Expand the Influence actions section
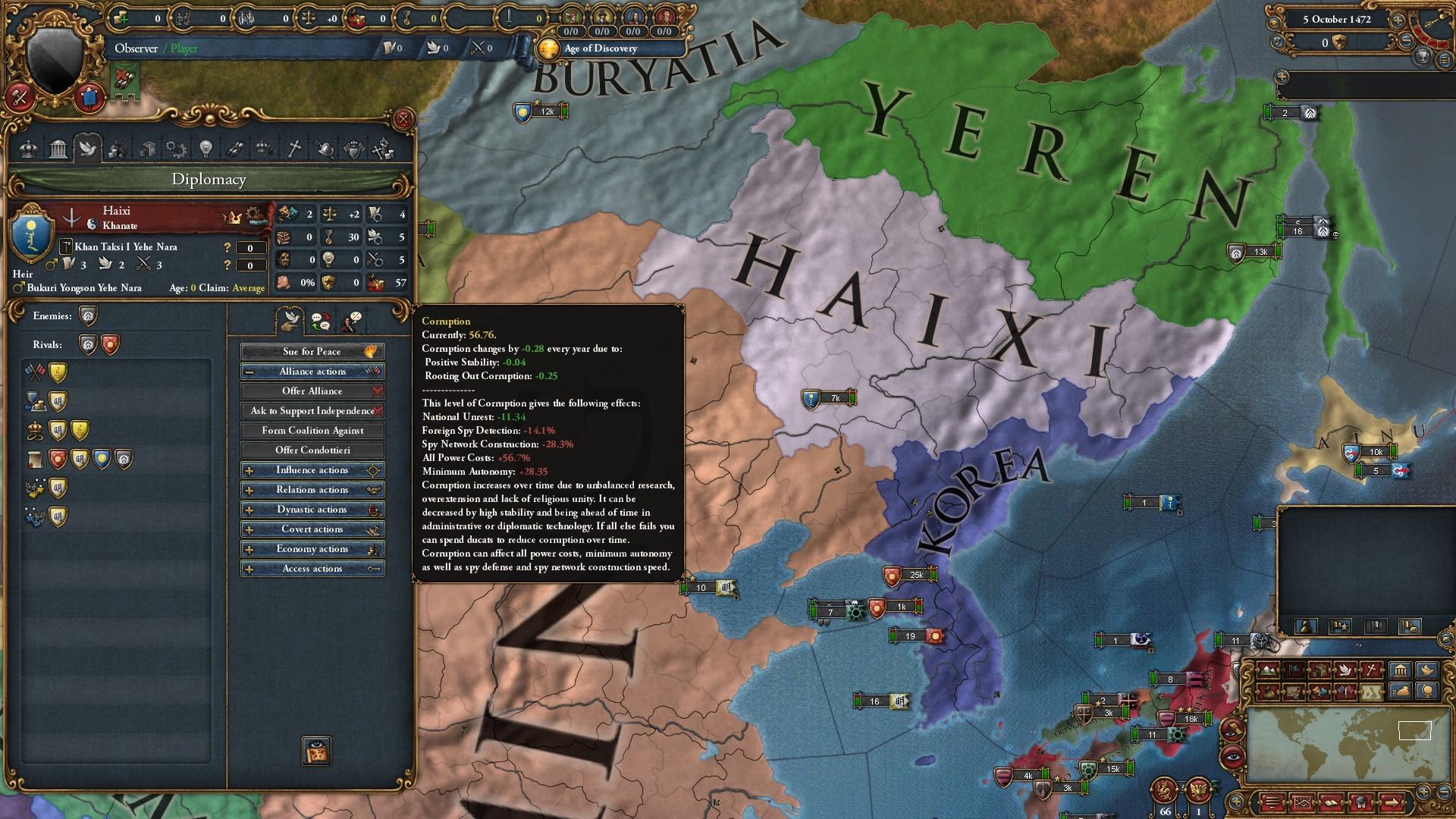The width and height of the screenshot is (1456, 819). tap(312, 469)
